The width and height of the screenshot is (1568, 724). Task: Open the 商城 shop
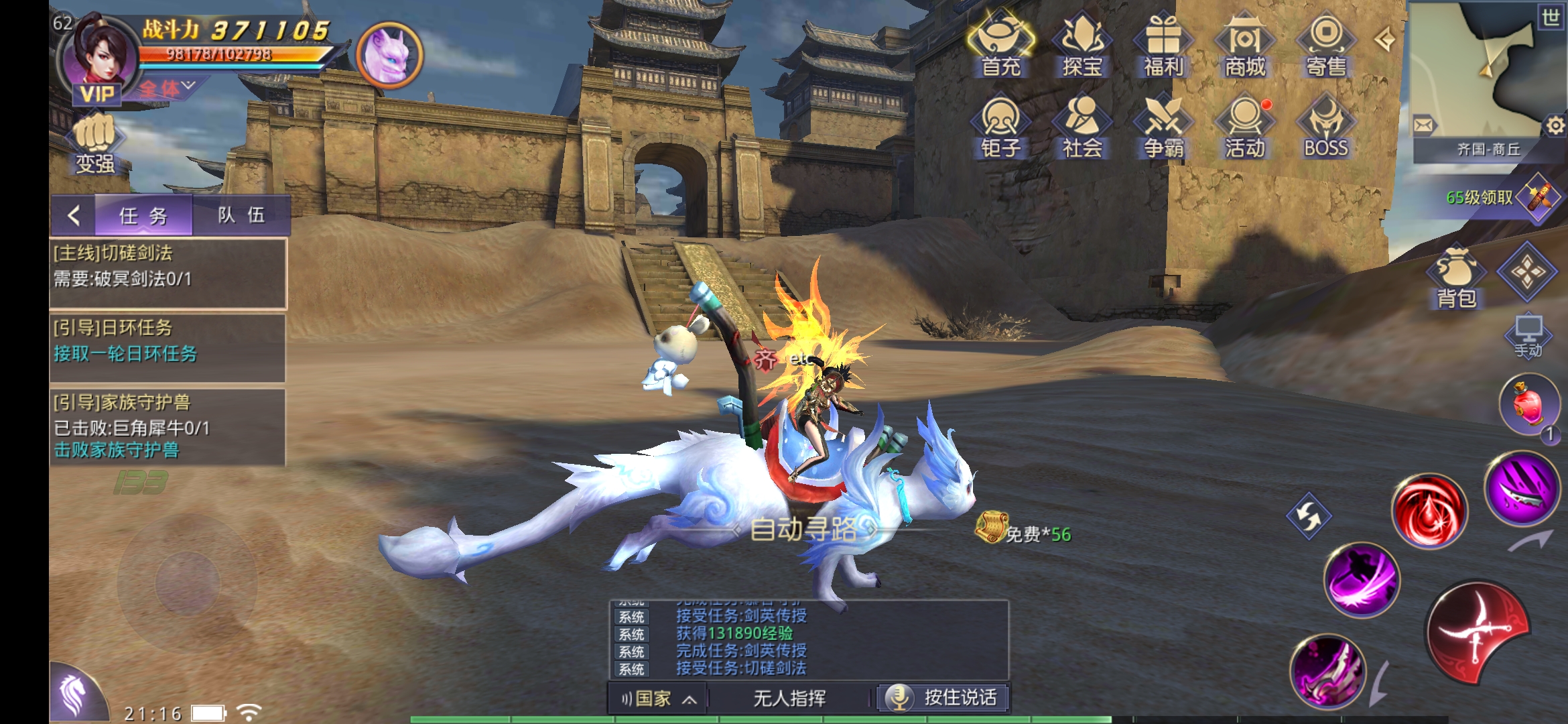tap(1245, 44)
